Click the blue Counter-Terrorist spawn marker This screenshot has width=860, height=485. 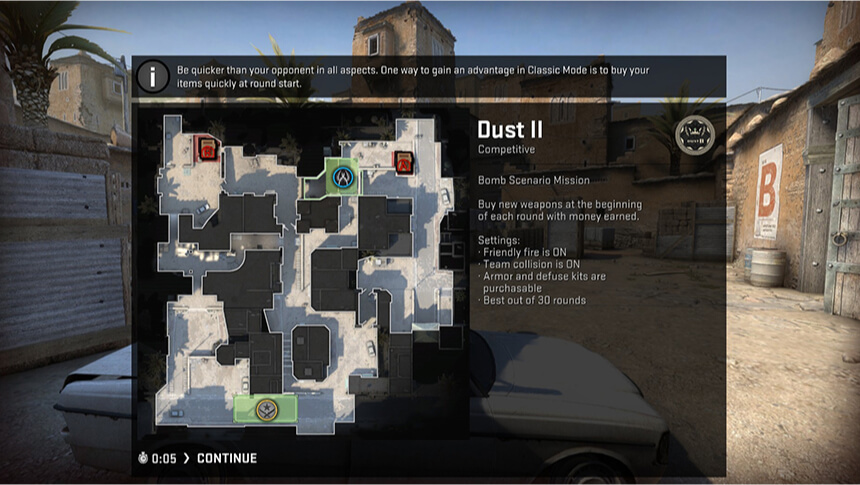pos(343,178)
